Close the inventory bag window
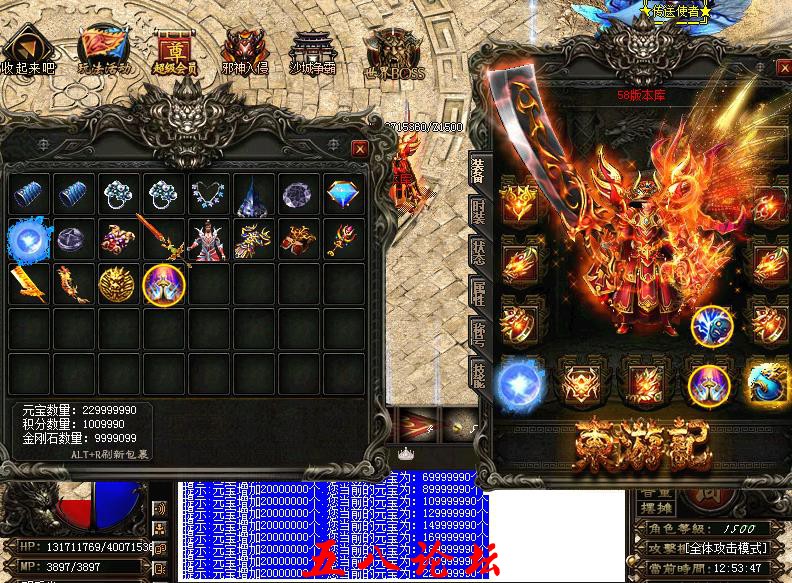The image size is (792, 583). coord(360,148)
